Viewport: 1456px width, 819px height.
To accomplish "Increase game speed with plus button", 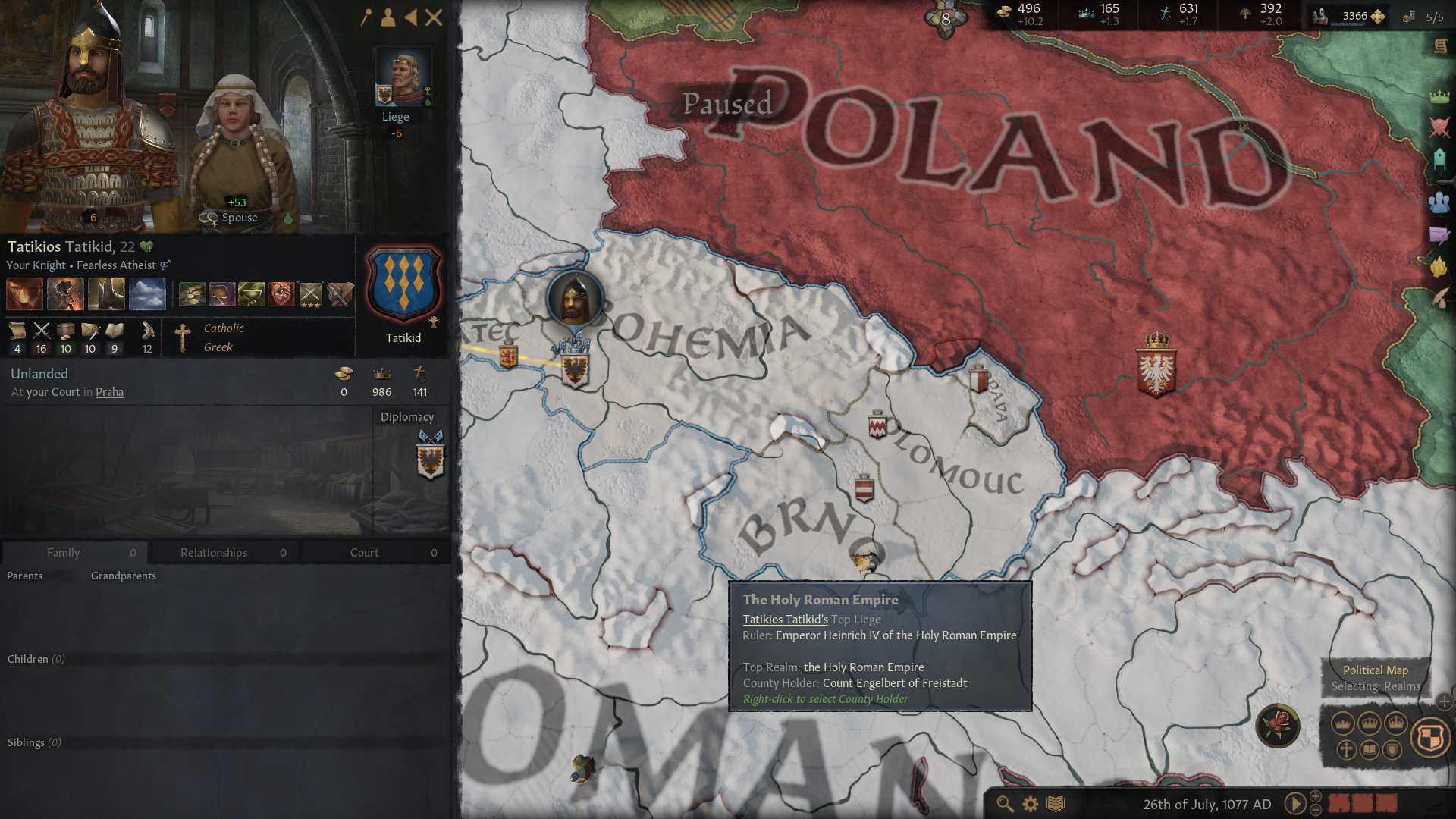I will pyautogui.click(x=1315, y=795).
